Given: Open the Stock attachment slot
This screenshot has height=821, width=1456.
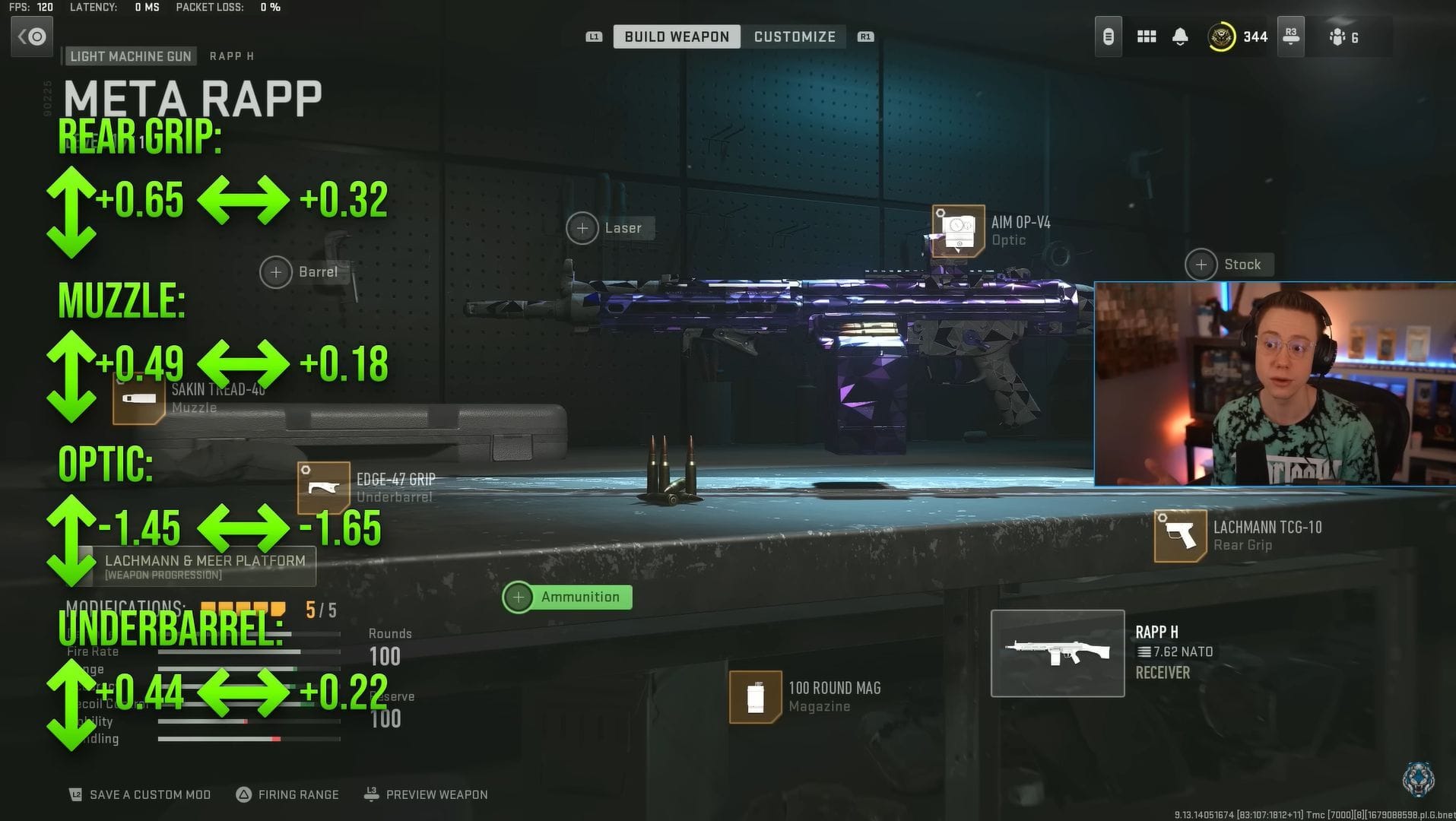Looking at the screenshot, I should pyautogui.click(x=1201, y=265).
